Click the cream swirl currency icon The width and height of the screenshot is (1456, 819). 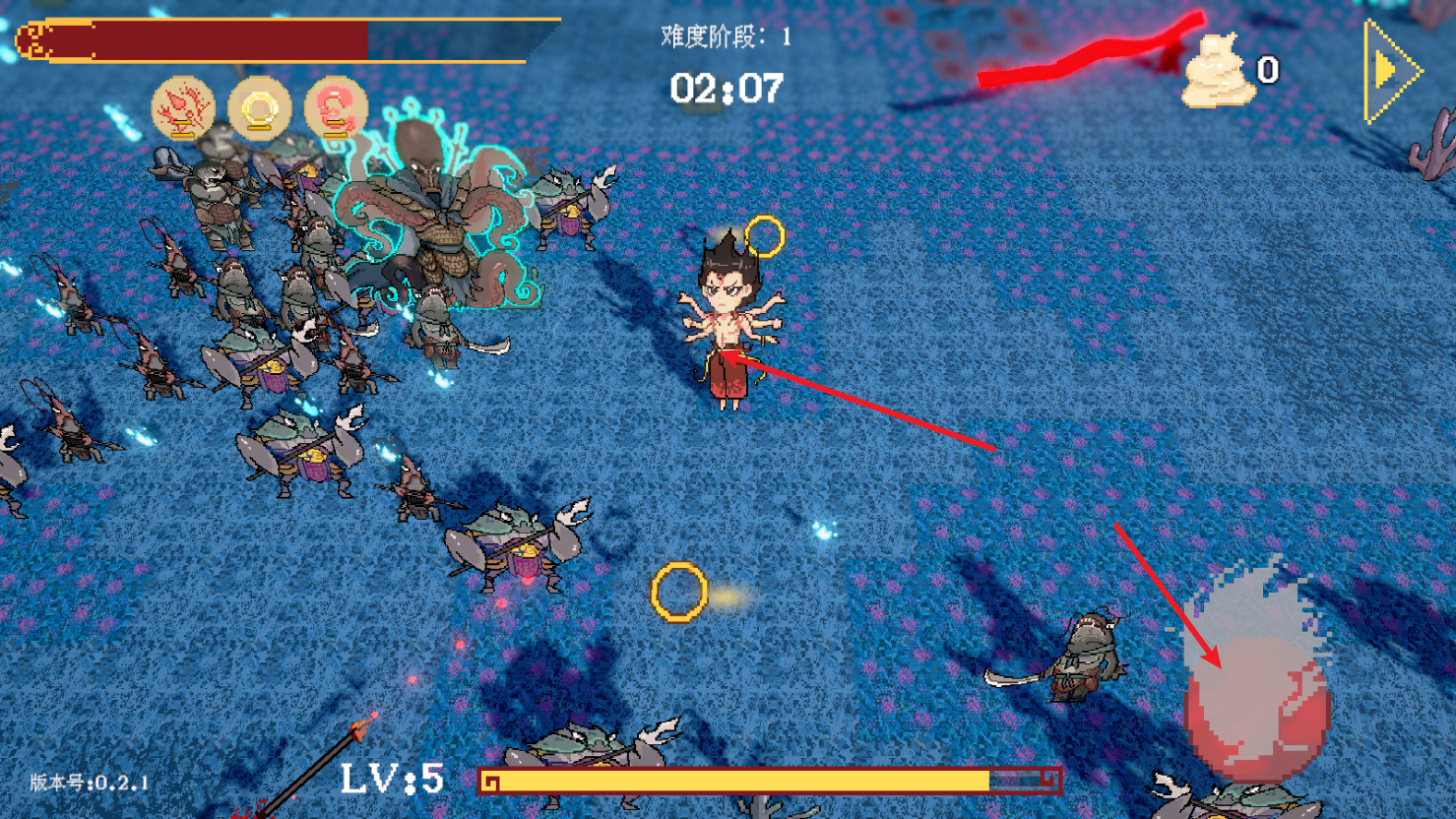tap(1217, 71)
